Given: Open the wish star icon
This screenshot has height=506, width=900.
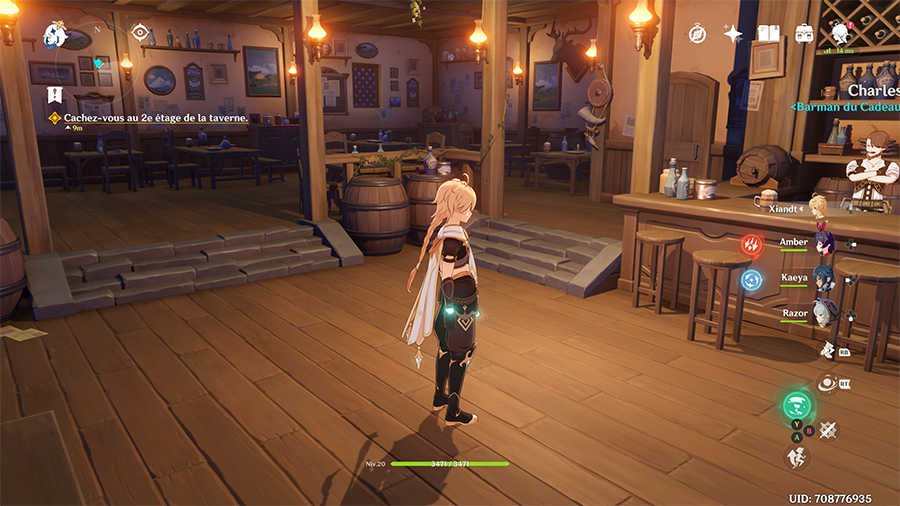Looking at the screenshot, I should click(x=733, y=34).
